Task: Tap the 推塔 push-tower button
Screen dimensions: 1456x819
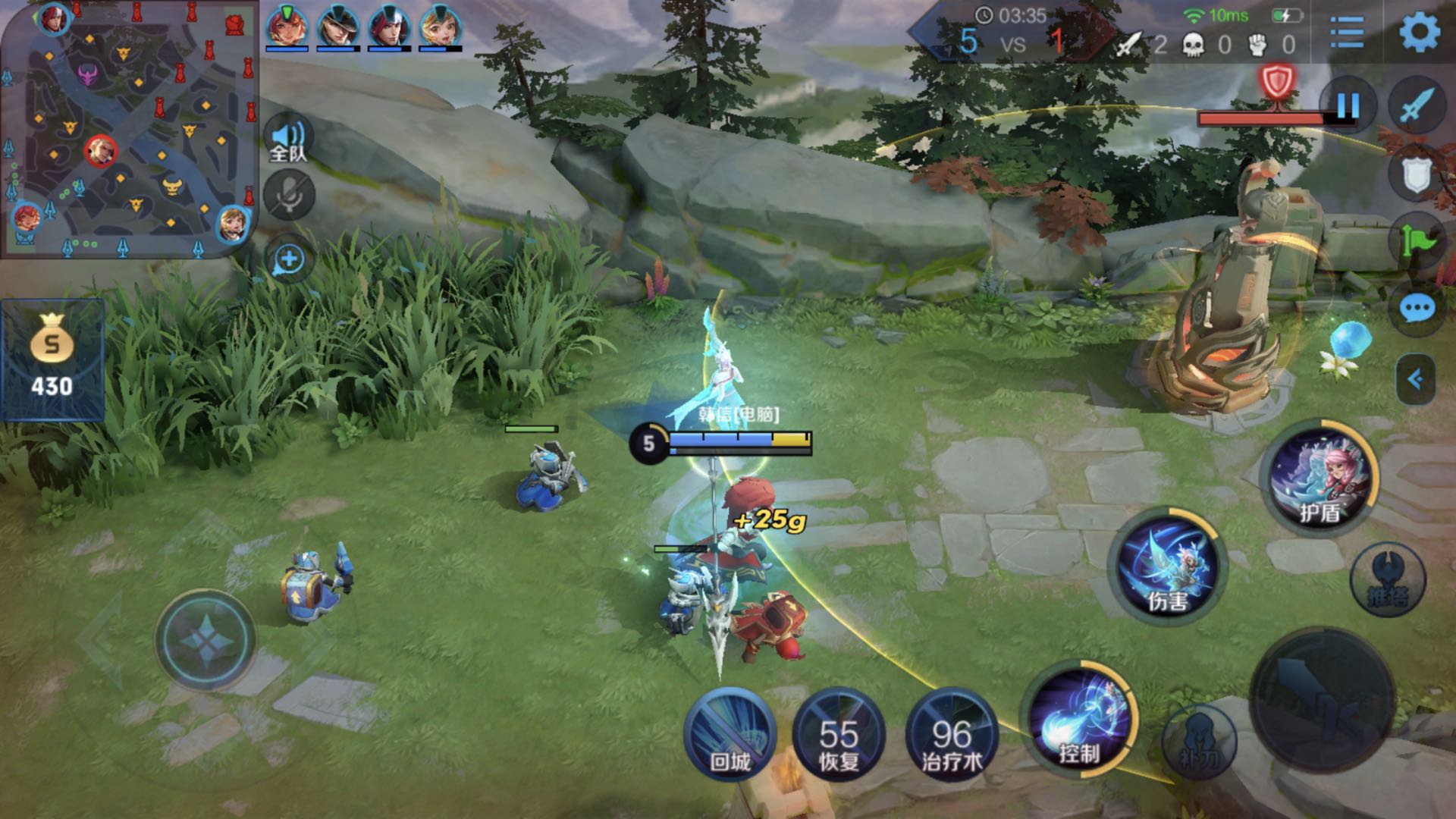Action: (x=1388, y=580)
